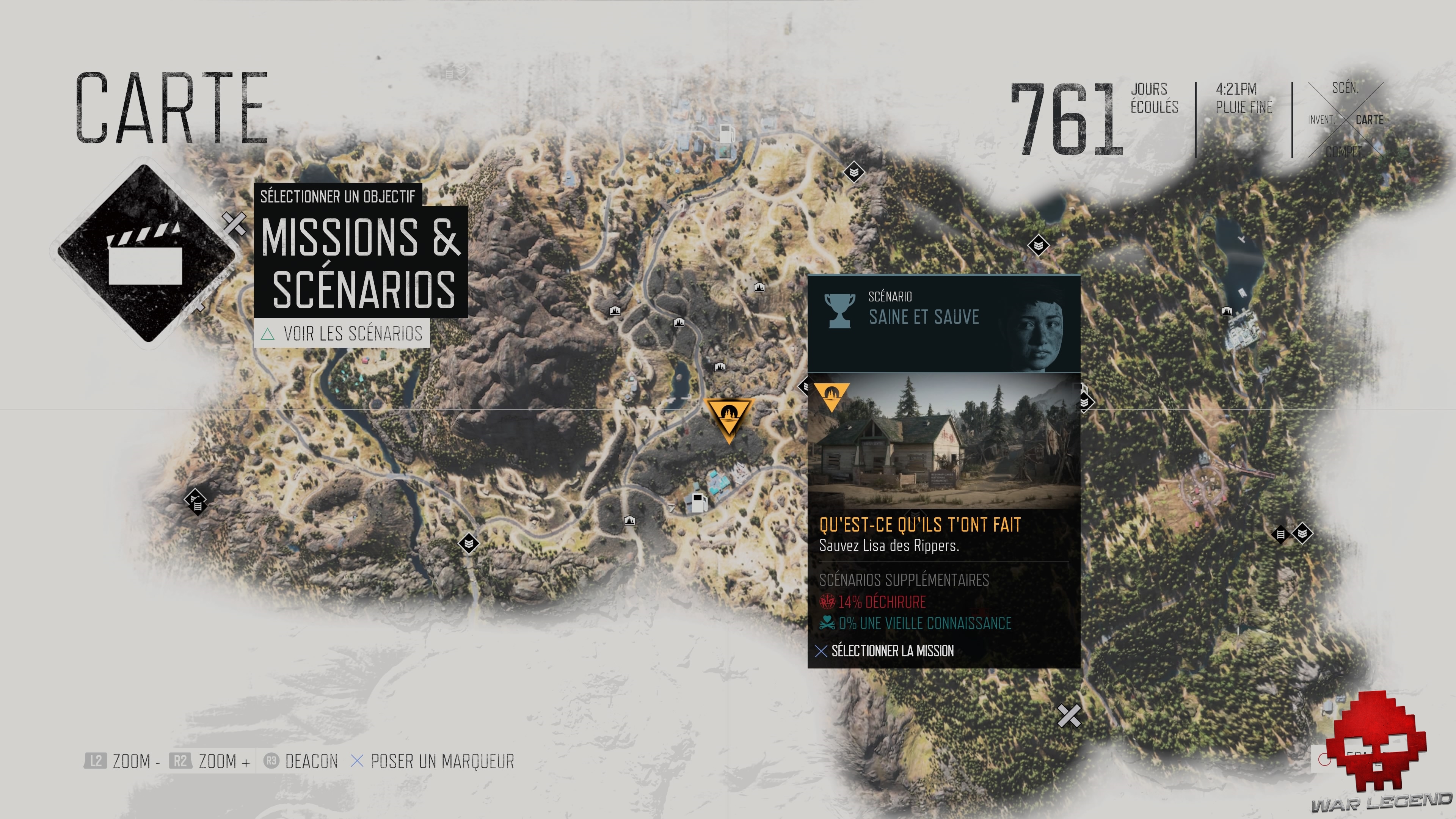Image resolution: width=1456 pixels, height=819 pixels.
Task: Expand scenarios via the Voir les Scénarios triangle
Action: click(x=267, y=334)
